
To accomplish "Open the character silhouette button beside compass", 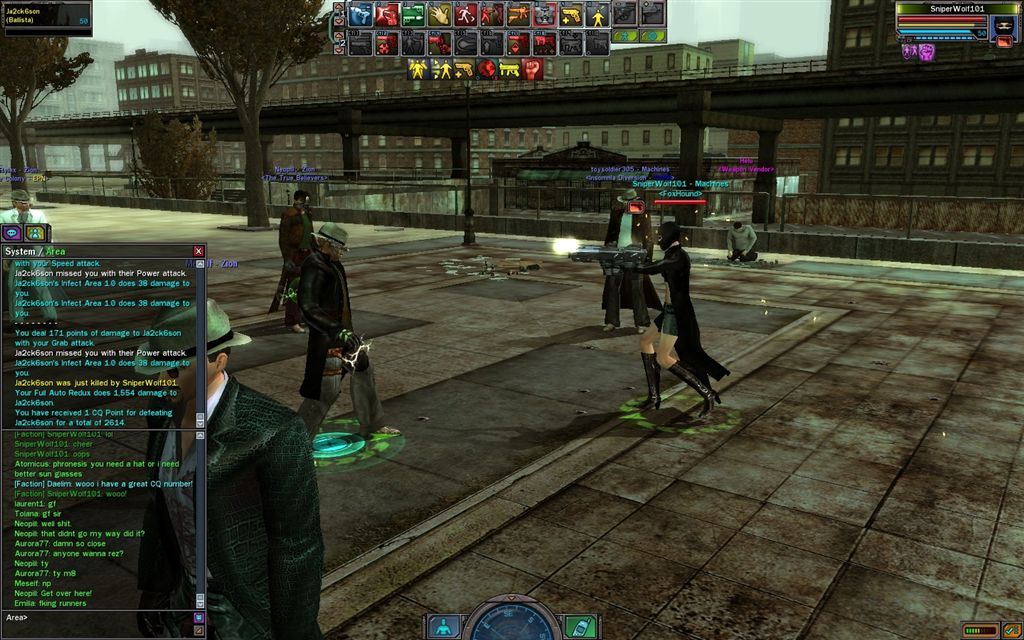I will [x=442, y=627].
